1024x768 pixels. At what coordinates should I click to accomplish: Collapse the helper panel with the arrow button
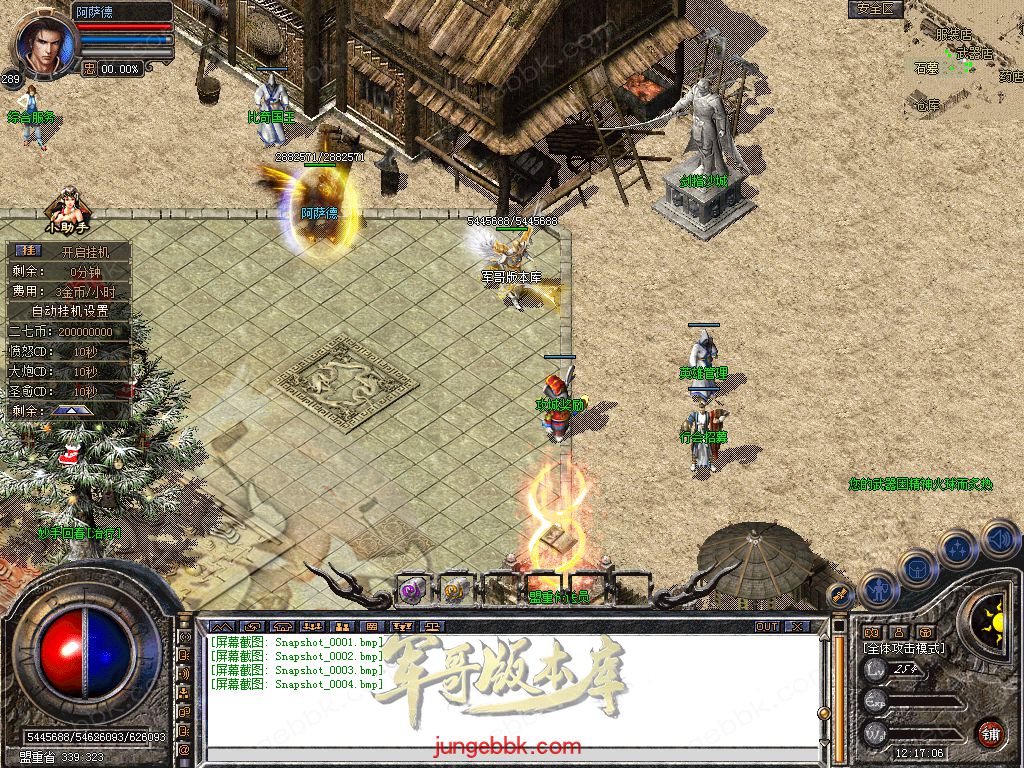tap(72, 410)
